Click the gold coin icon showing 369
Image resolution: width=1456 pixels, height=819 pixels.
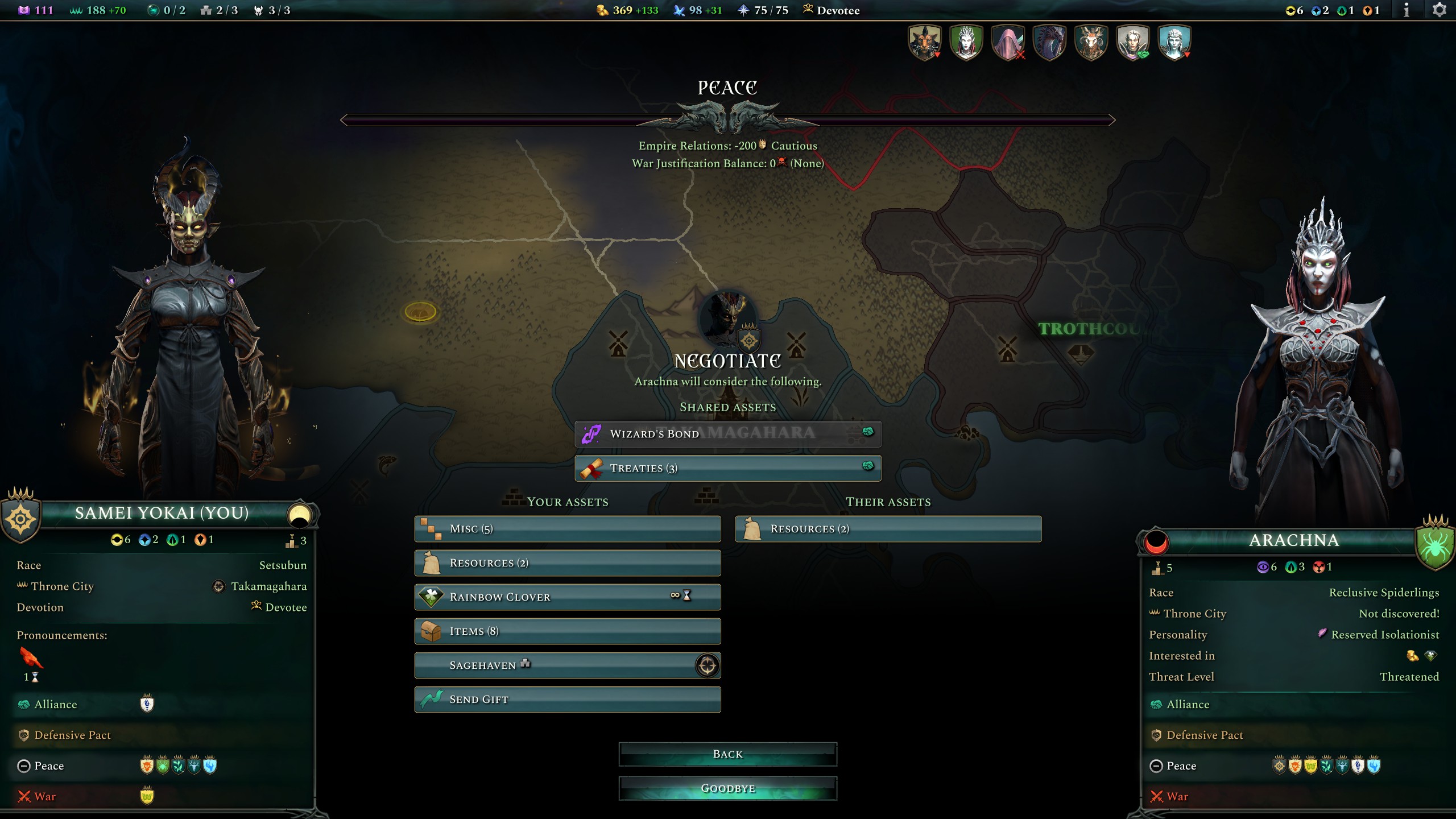click(x=602, y=10)
